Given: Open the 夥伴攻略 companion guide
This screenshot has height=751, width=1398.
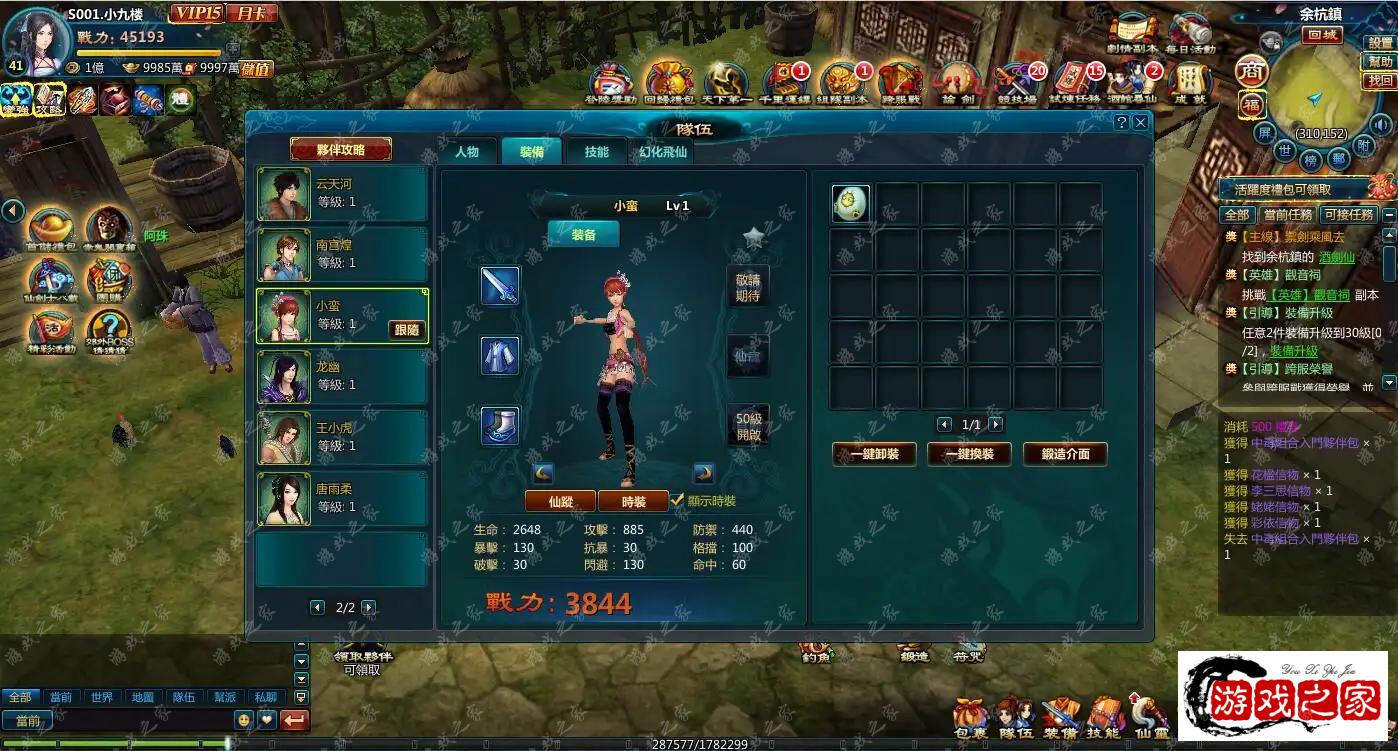Looking at the screenshot, I should tap(340, 150).
